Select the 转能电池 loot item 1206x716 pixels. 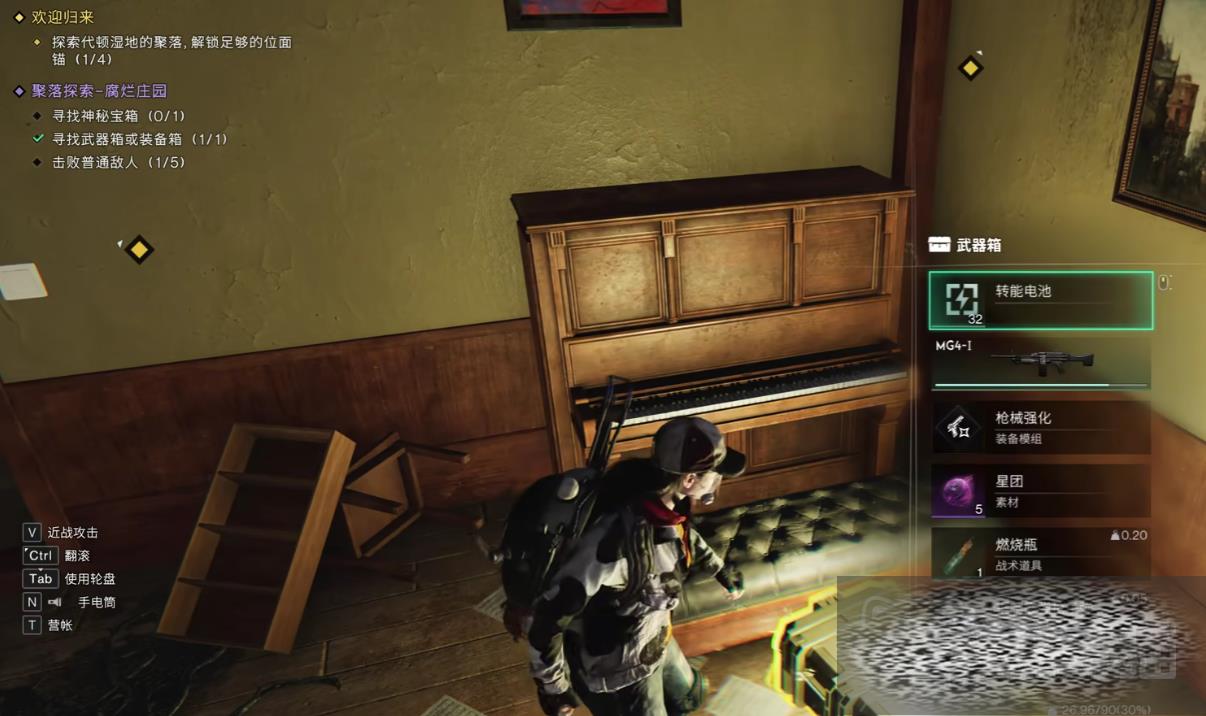coord(1040,300)
